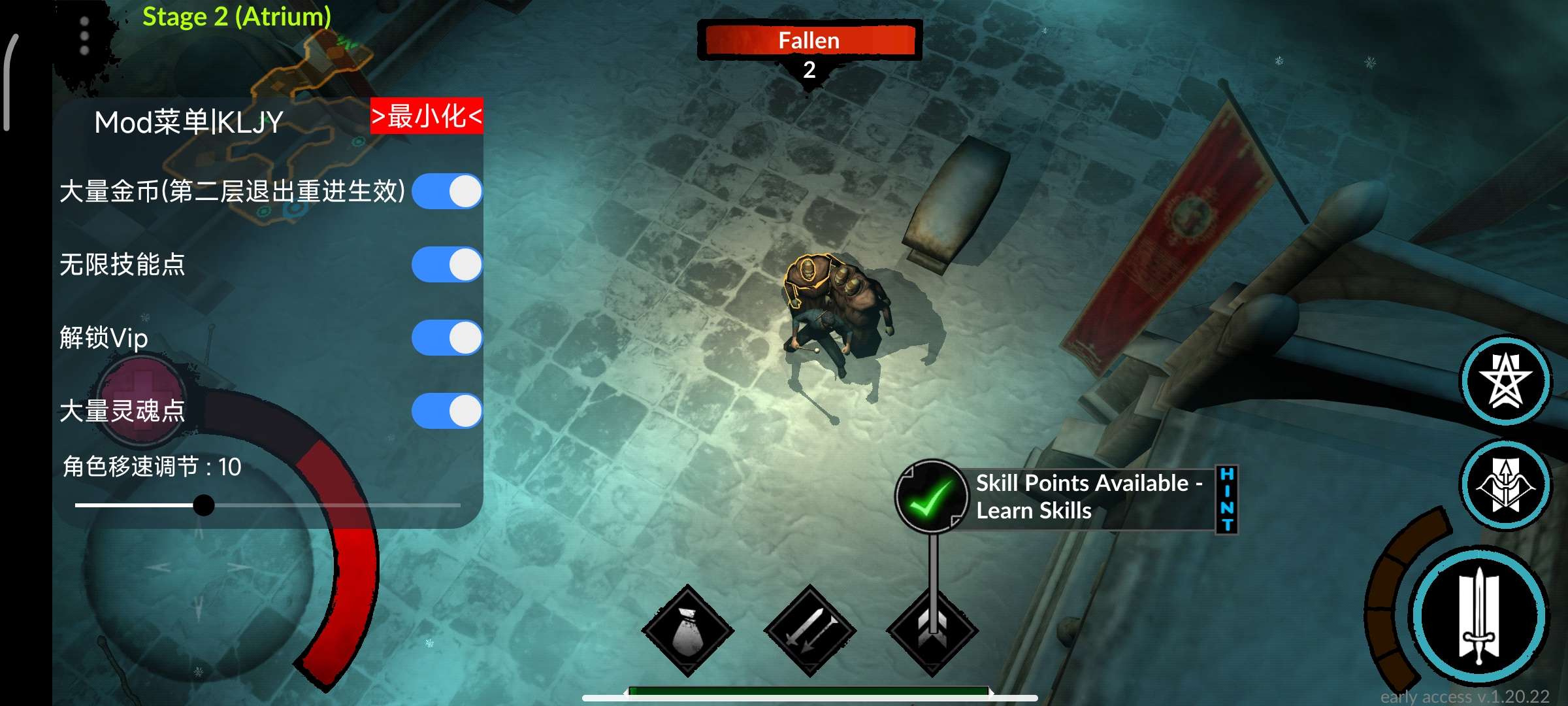This screenshot has height=706, width=1568.
Task: Toggle the 大量金币 gold switch
Action: [x=447, y=192]
